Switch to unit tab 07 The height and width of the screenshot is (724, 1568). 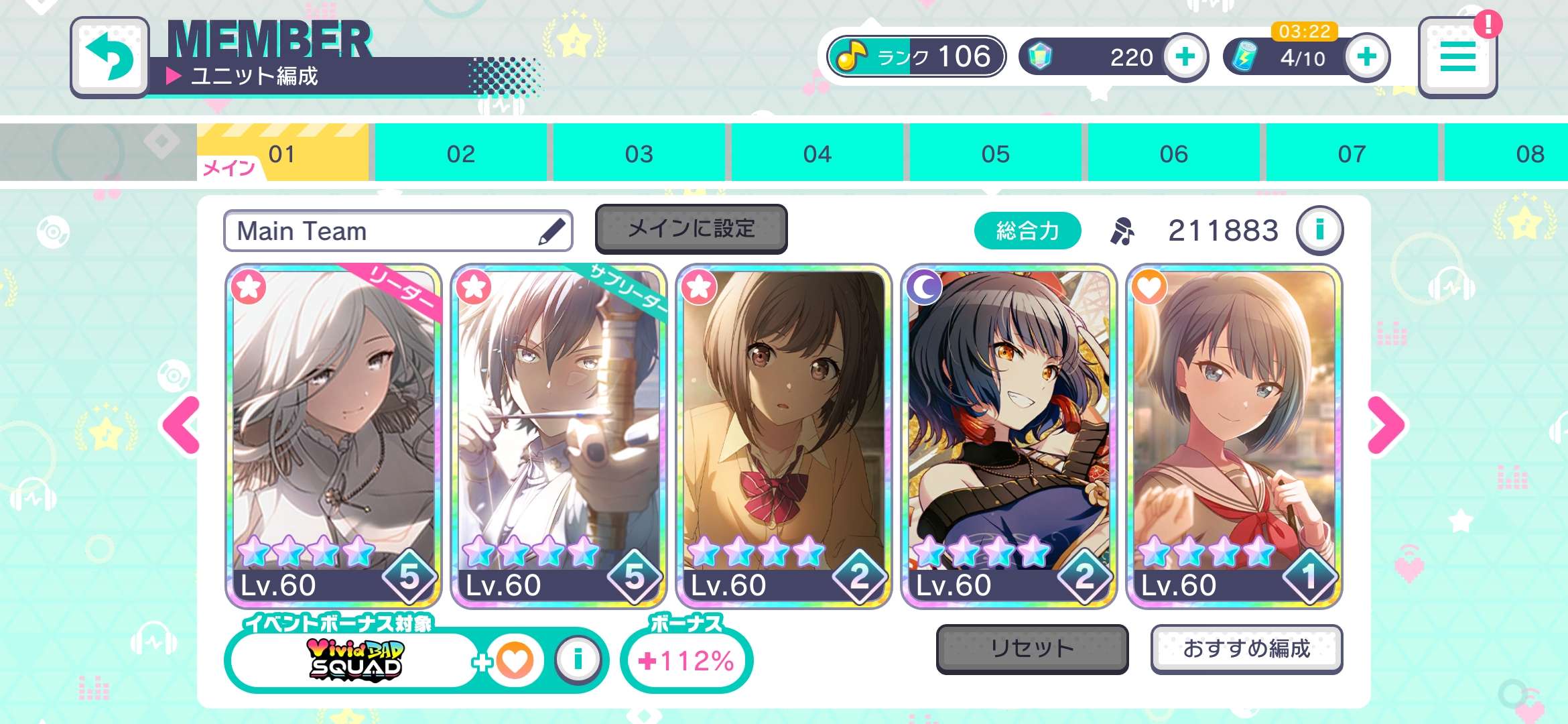pos(1352,154)
